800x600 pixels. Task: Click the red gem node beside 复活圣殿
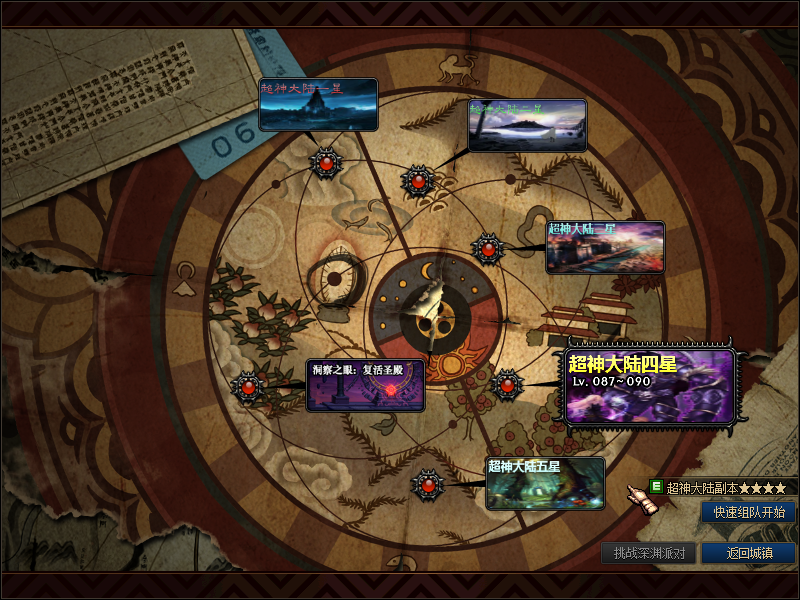(x=247, y=385)
